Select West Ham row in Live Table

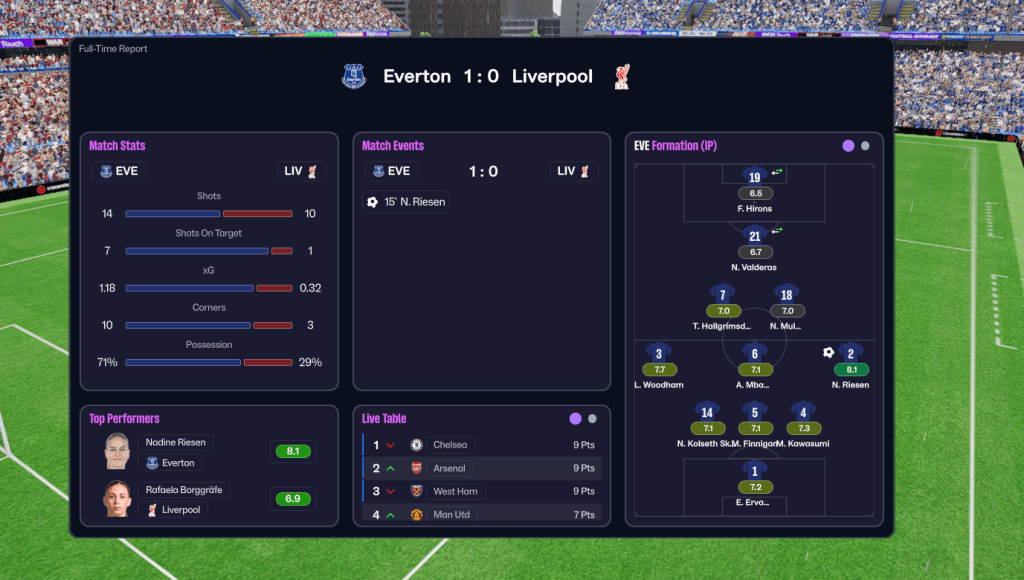click(x=481, y=491)
